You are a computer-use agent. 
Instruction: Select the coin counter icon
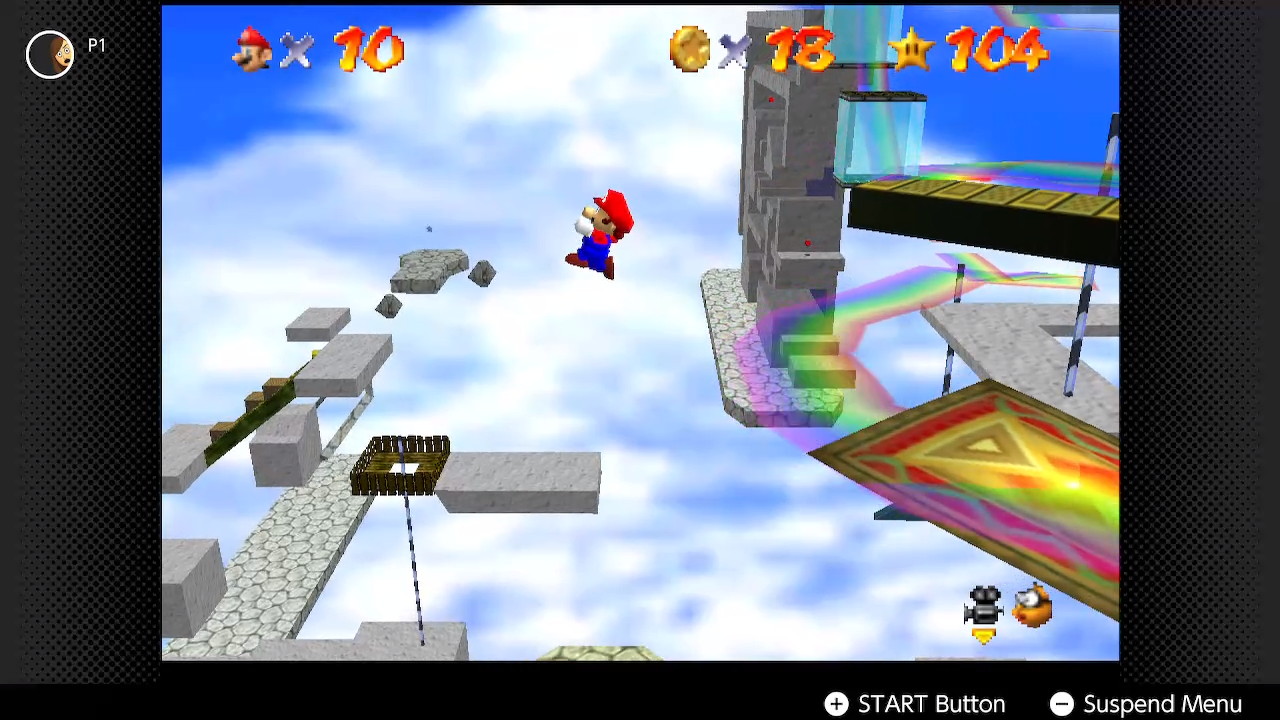click(x=691, y=50)
